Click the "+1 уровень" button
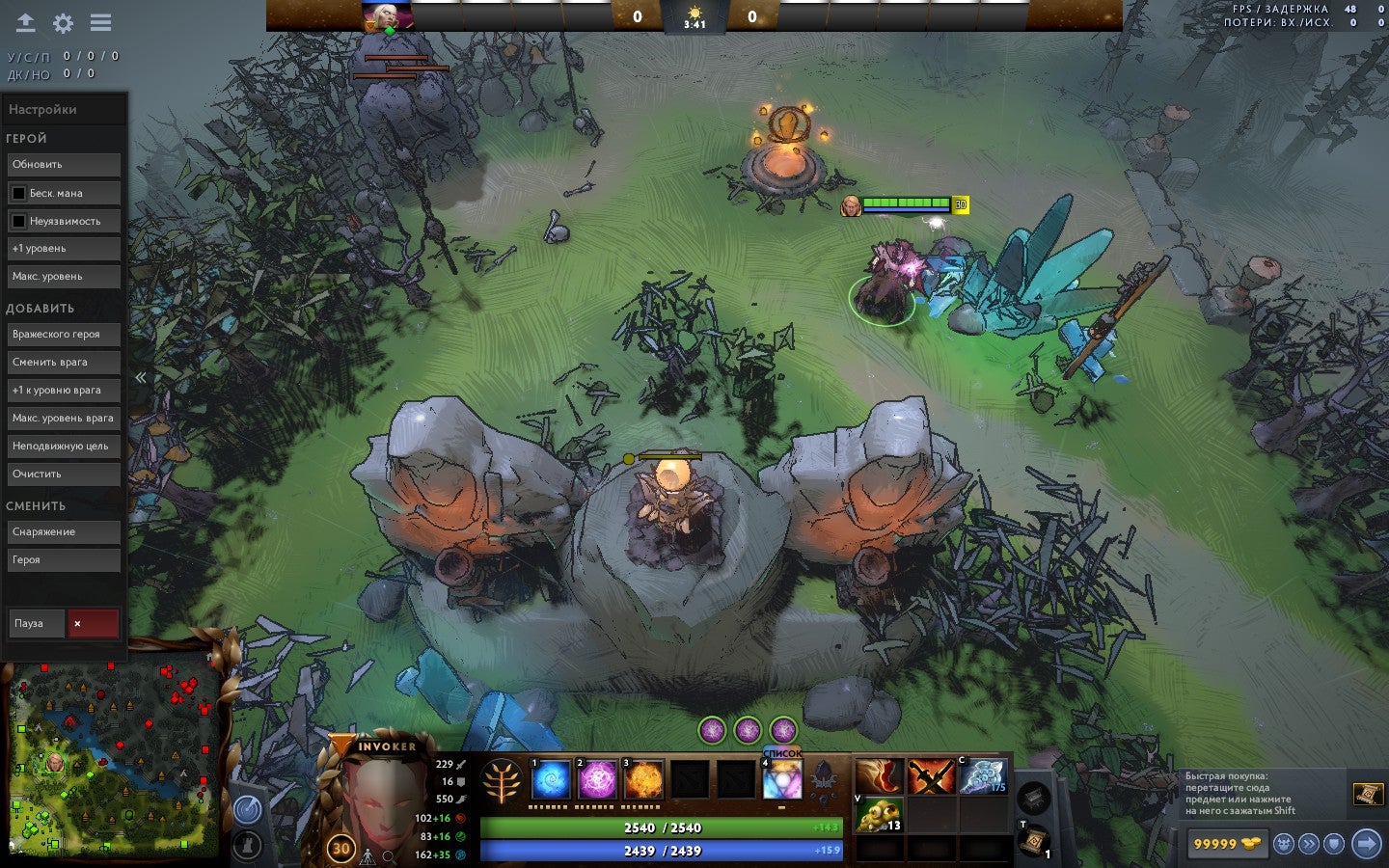 pos(64,249)
